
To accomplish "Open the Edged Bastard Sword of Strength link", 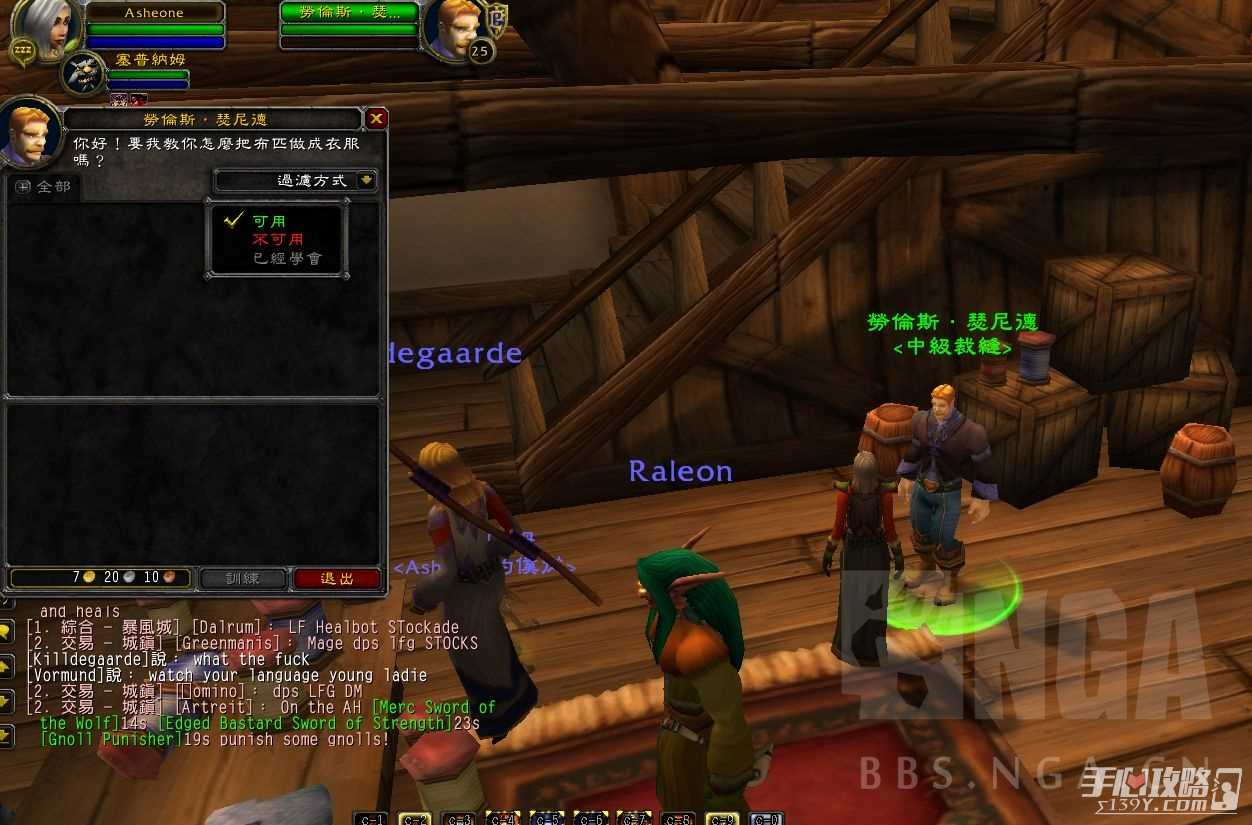I will tap(305, 723).
